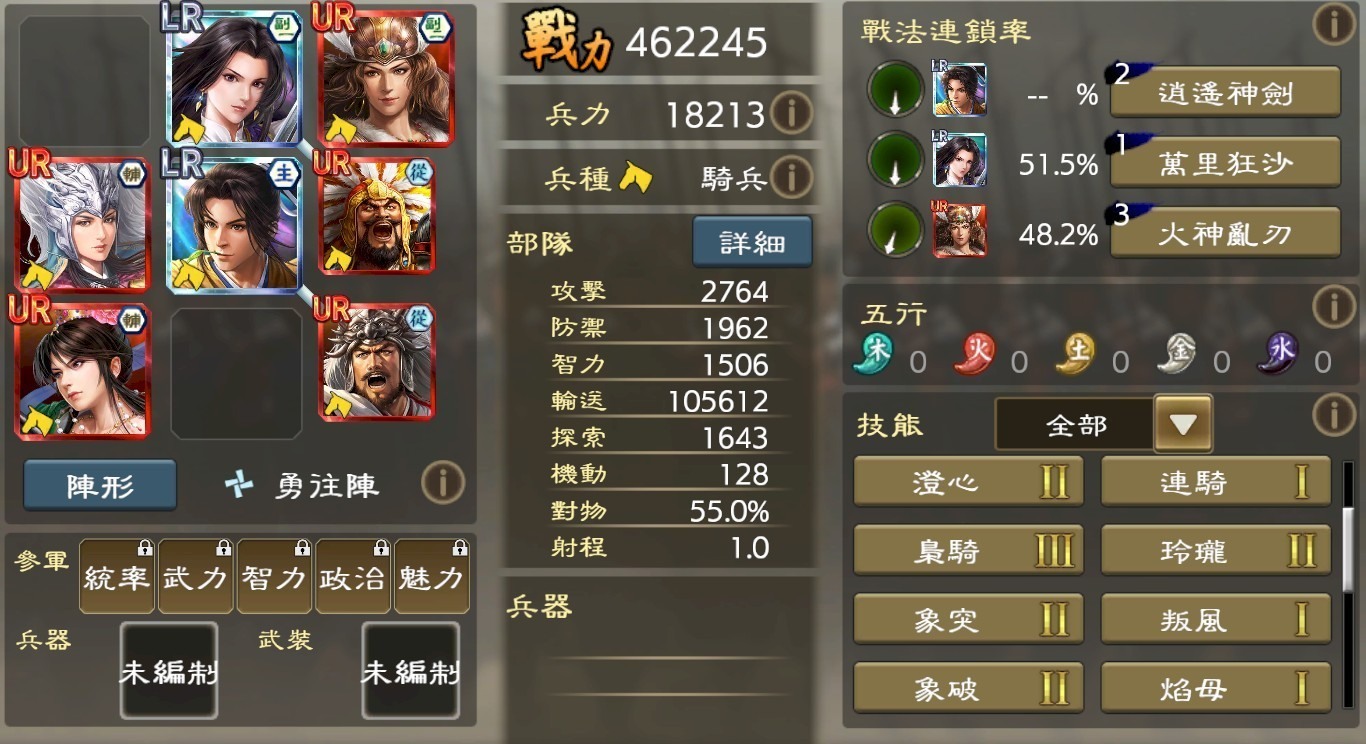Open the 陣形 formation button
Screen dimensions: 1366x744
click(x=99, y=483)
